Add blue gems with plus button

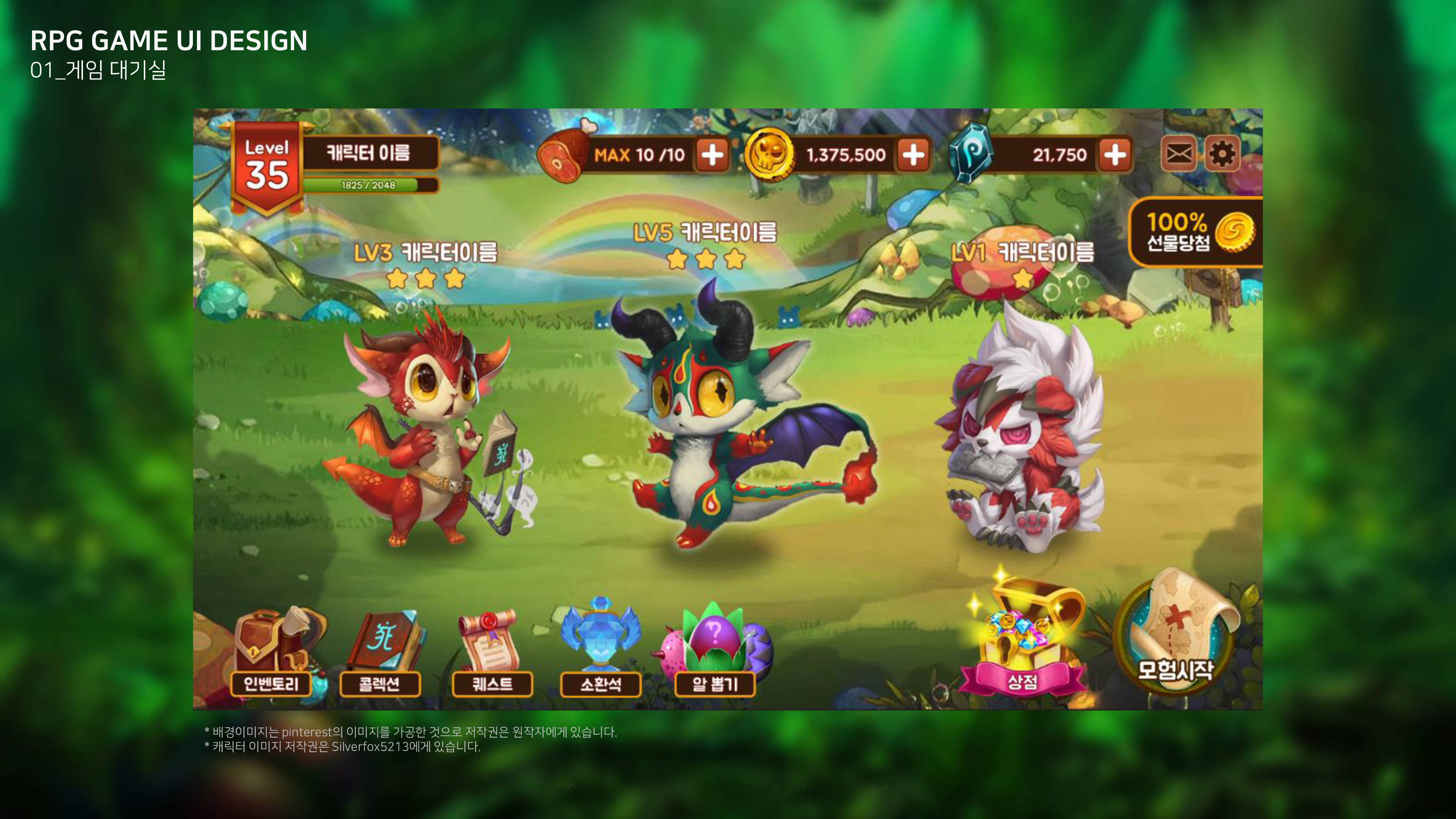1115,154
